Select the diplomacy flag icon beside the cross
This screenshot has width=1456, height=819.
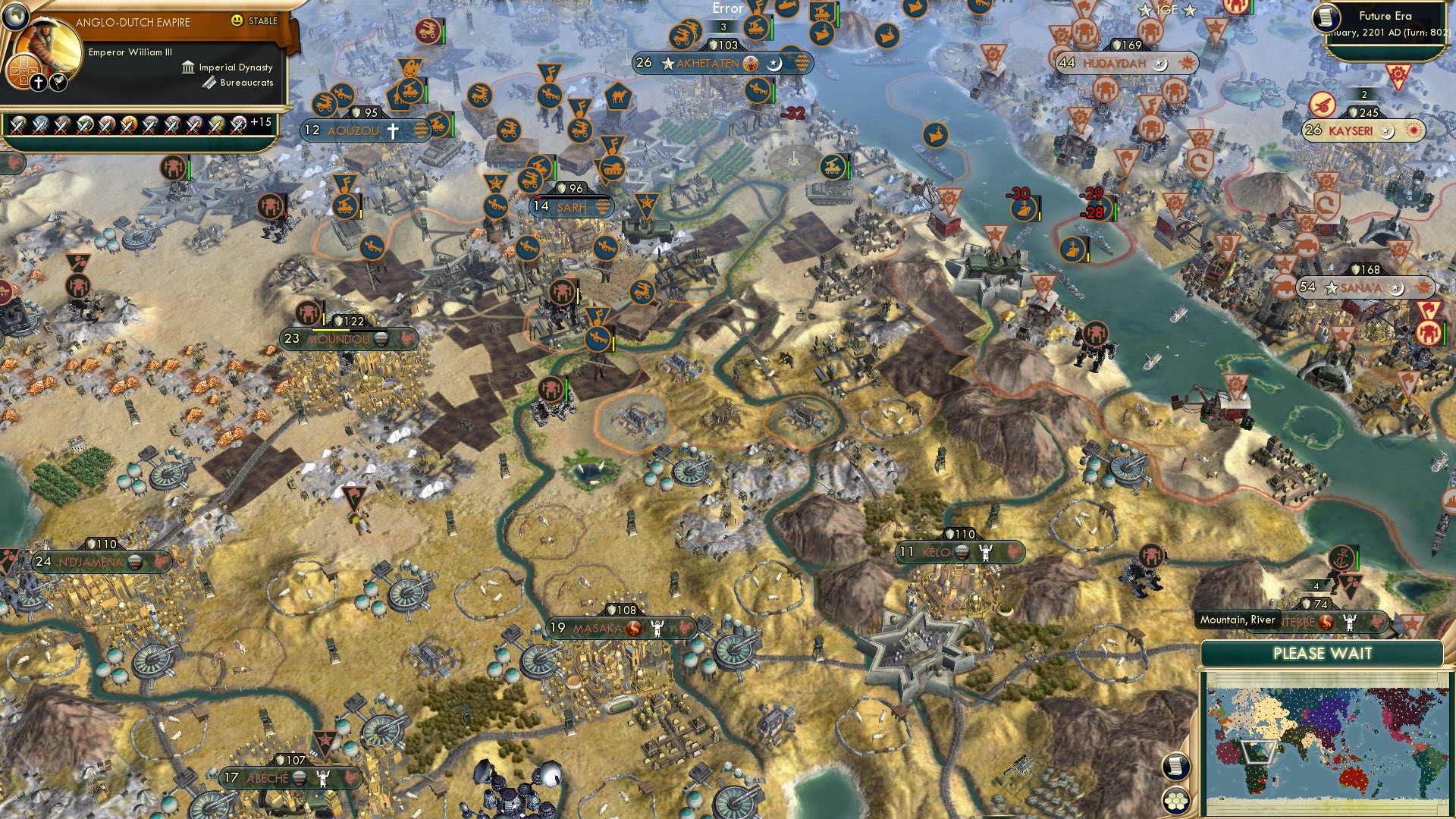[57, 81]
